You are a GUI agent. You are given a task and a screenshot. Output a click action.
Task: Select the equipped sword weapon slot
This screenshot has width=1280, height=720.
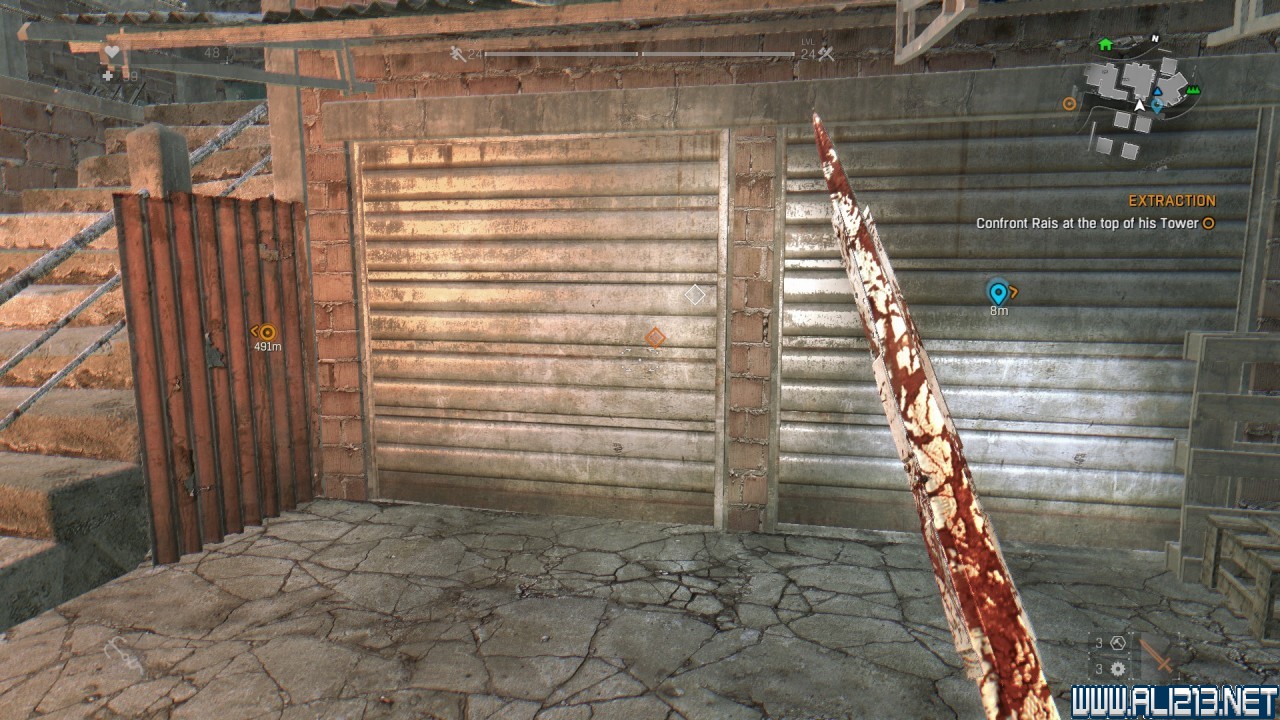click(1158, 656)
